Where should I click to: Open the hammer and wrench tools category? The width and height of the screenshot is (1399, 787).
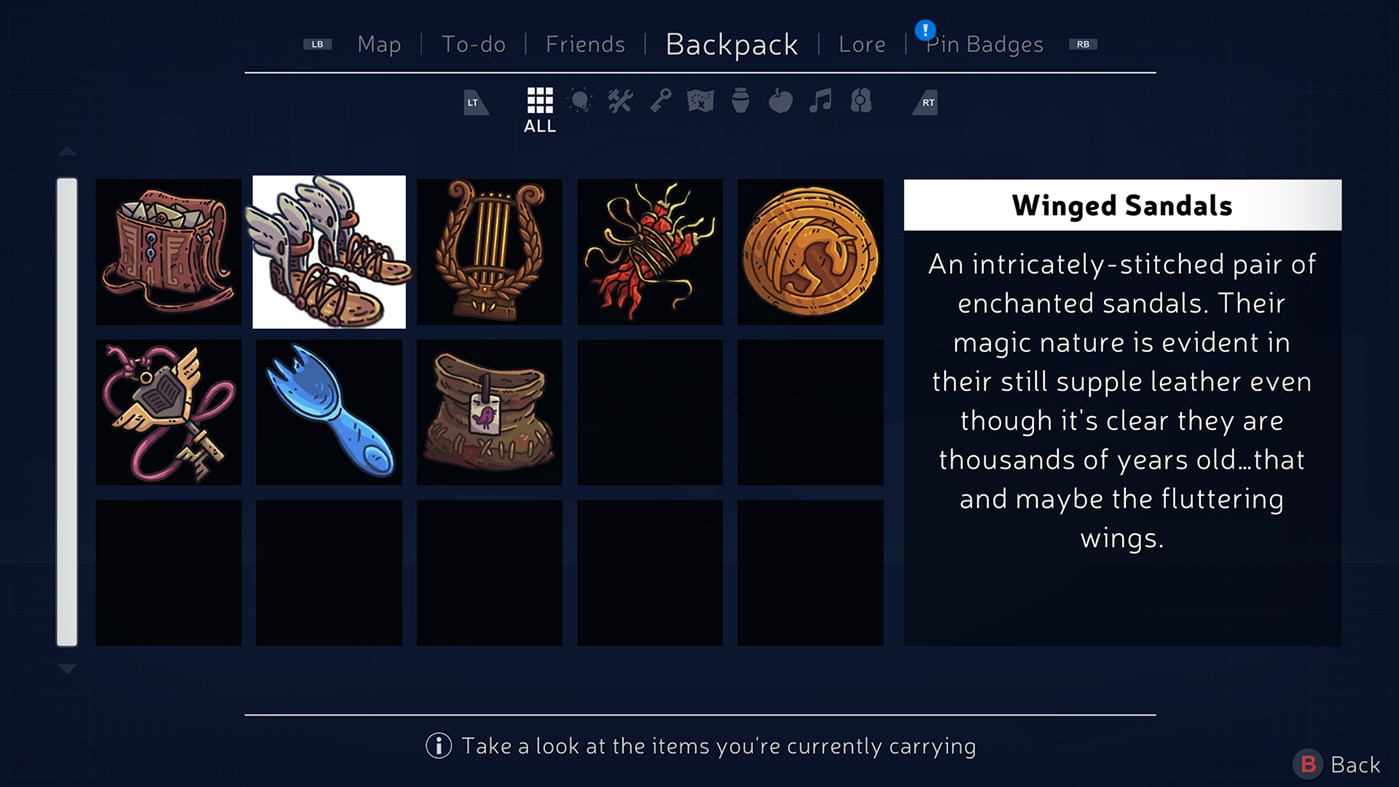[620, 100]
